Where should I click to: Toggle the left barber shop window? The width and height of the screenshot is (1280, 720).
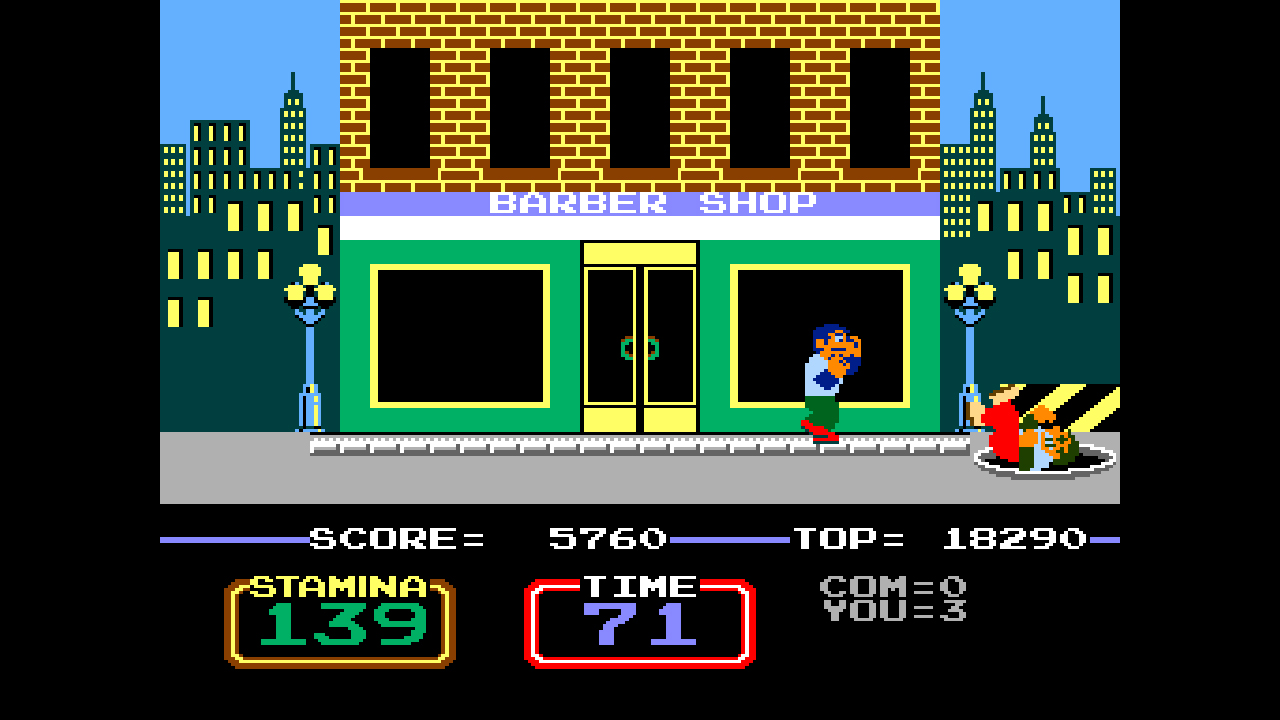pos(460,335)
